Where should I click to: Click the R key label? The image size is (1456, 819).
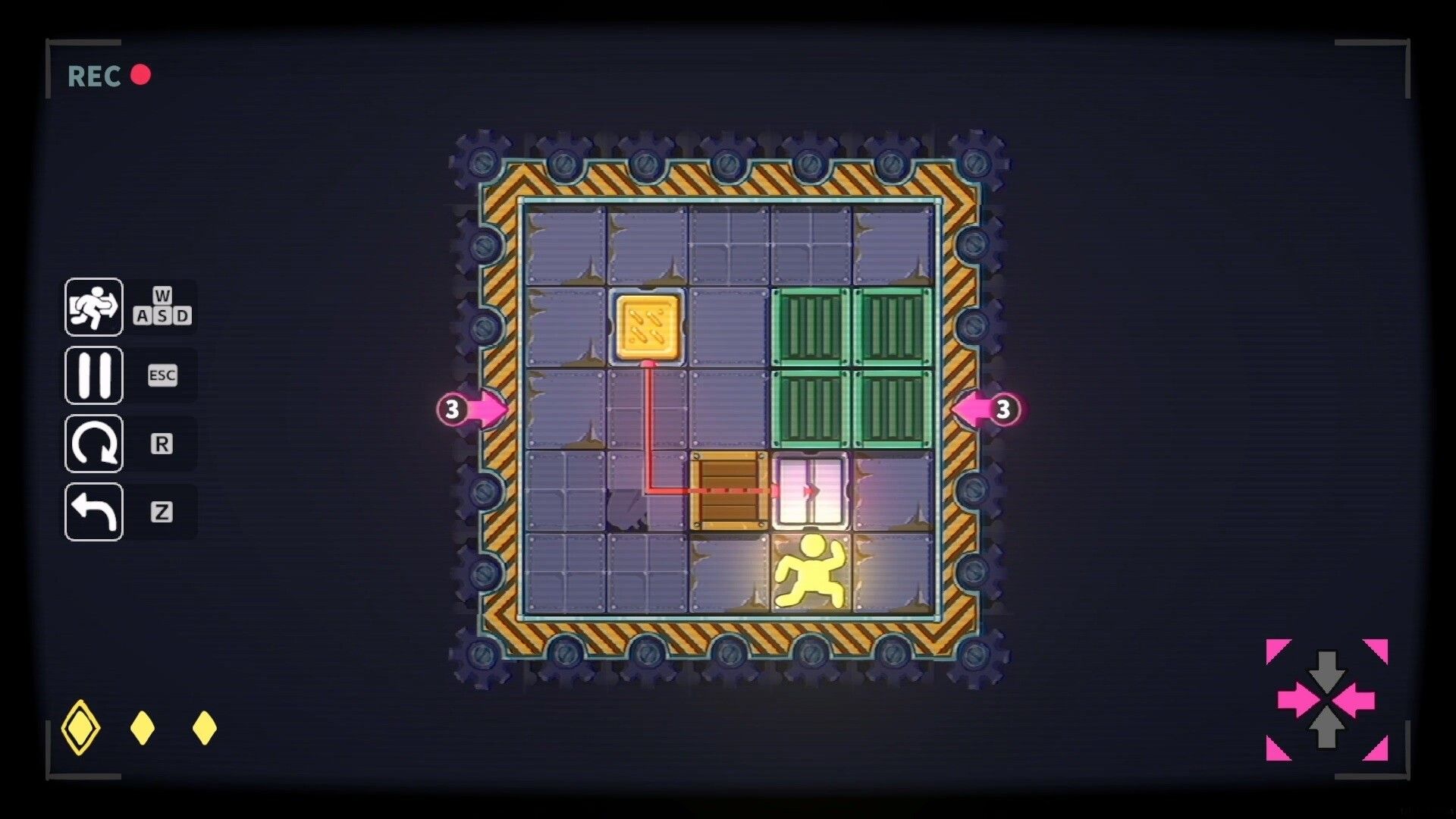point(161,444)
